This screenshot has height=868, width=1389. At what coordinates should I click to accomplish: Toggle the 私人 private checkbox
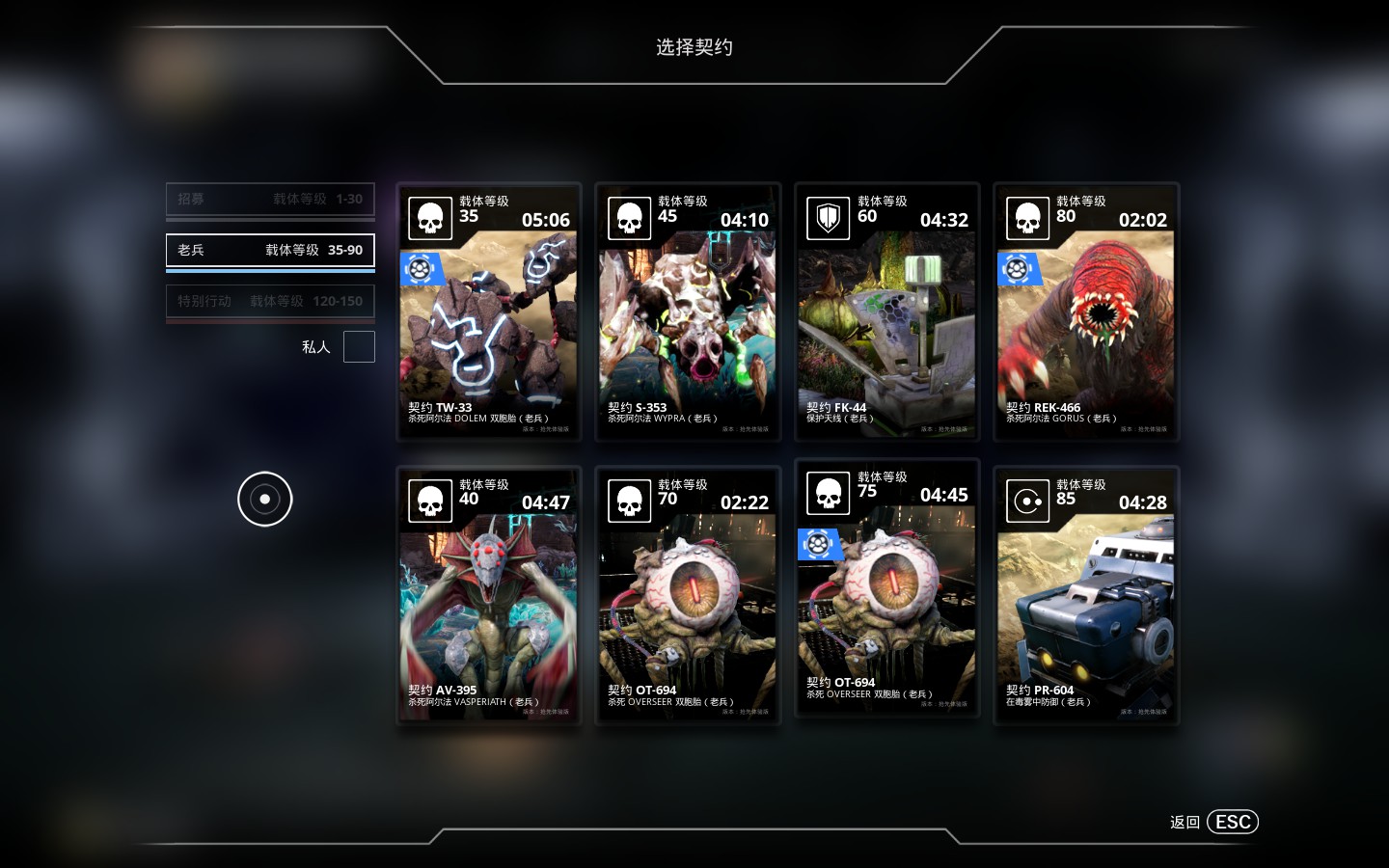pos(359,347)
